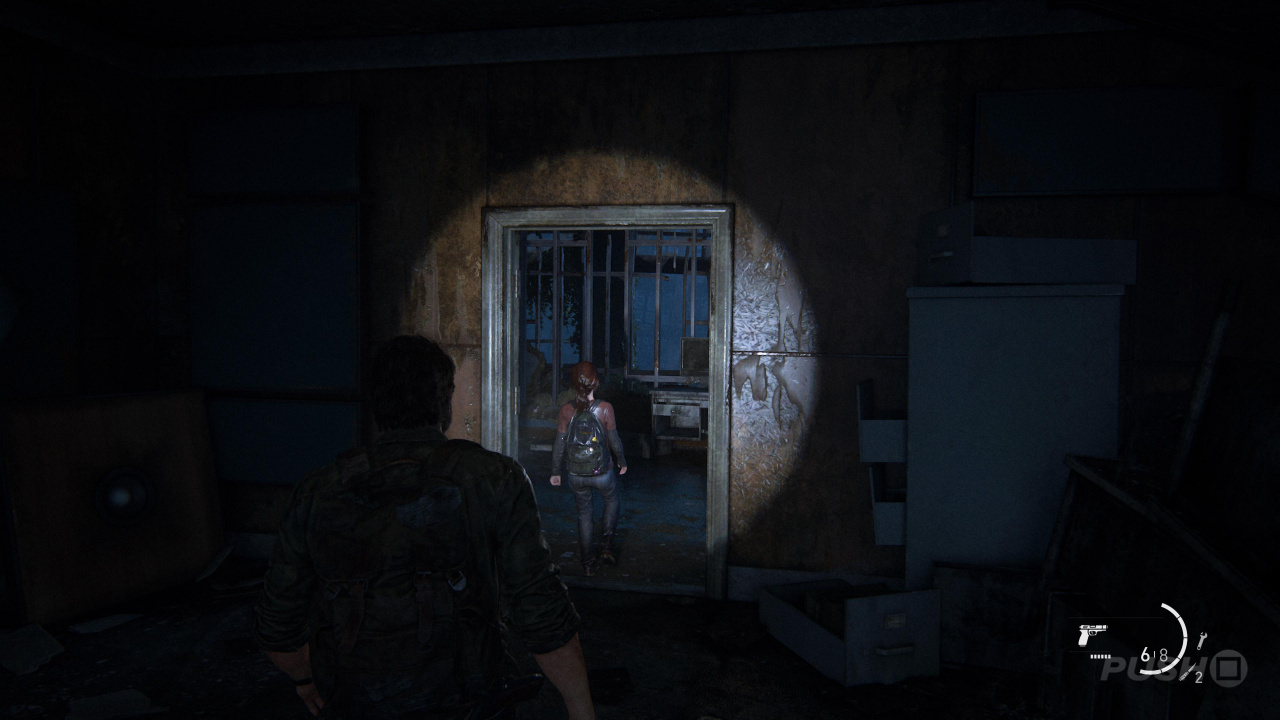Select the equipped pistol weapon icon
The image size is (1280, 720).
click(1093, 634)
